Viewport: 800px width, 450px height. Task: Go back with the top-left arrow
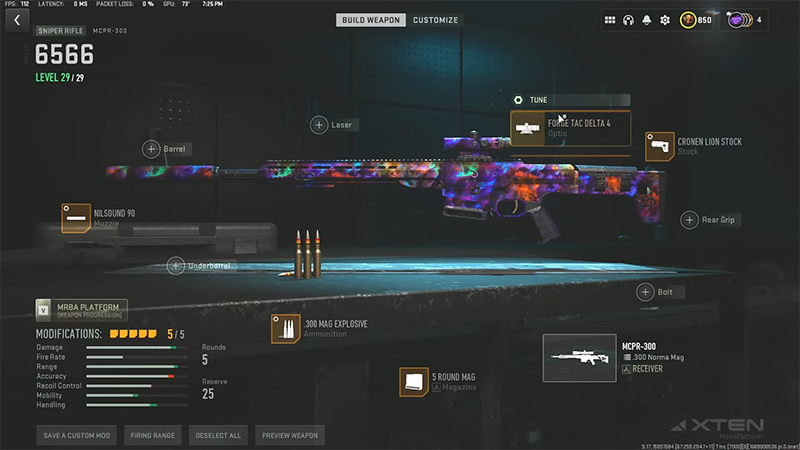coord(16,20)
